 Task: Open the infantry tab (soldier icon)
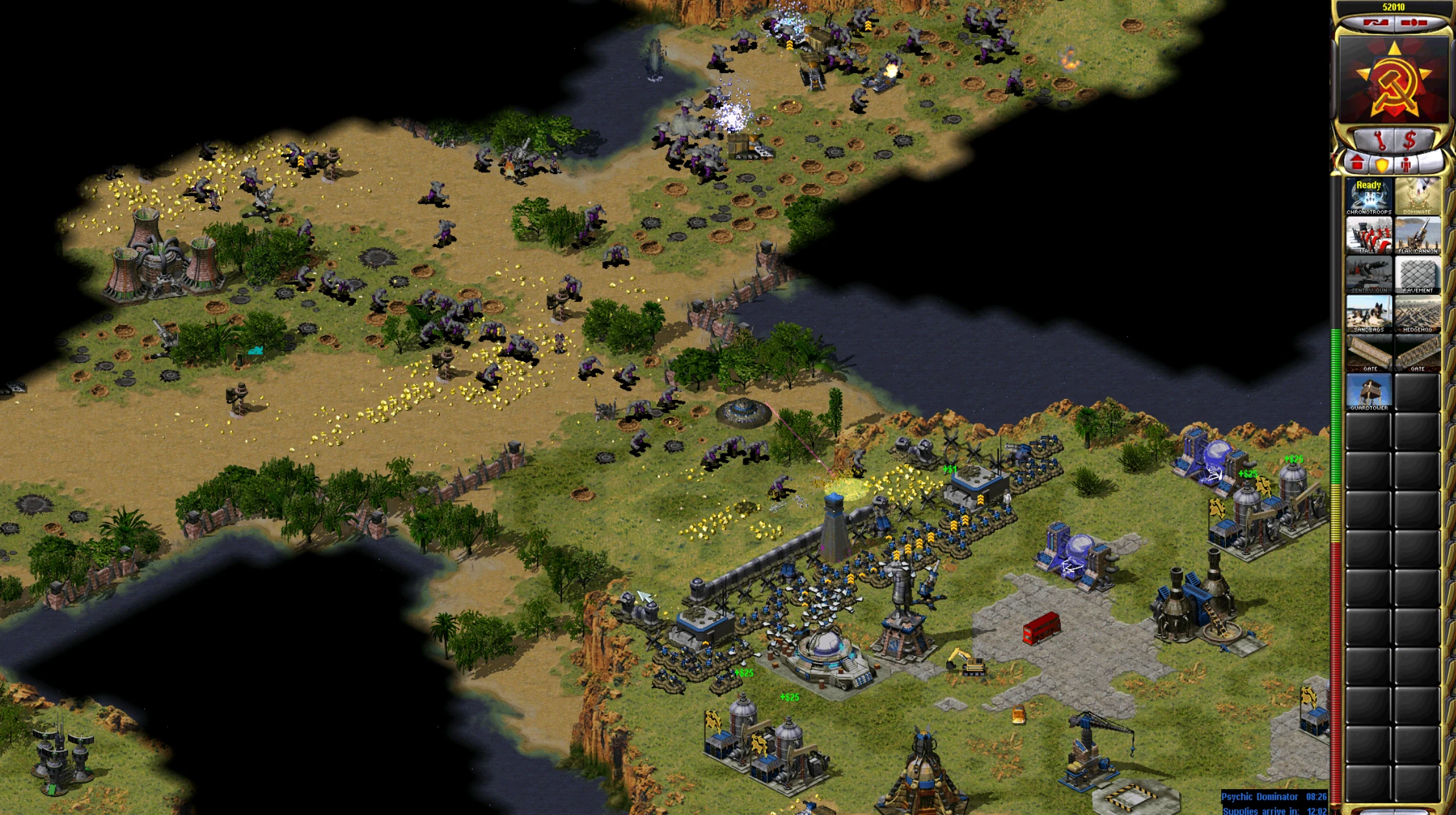click(x=1406, y=165)
